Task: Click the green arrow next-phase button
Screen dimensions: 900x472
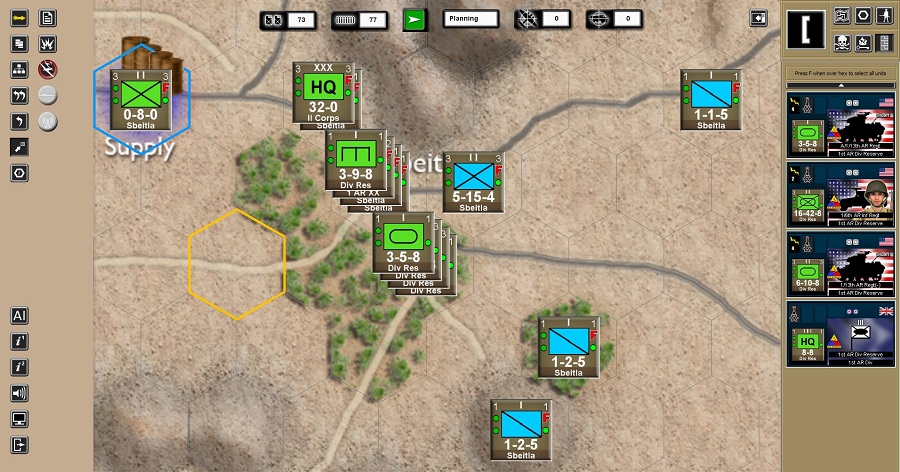Action: pos(414,19)
